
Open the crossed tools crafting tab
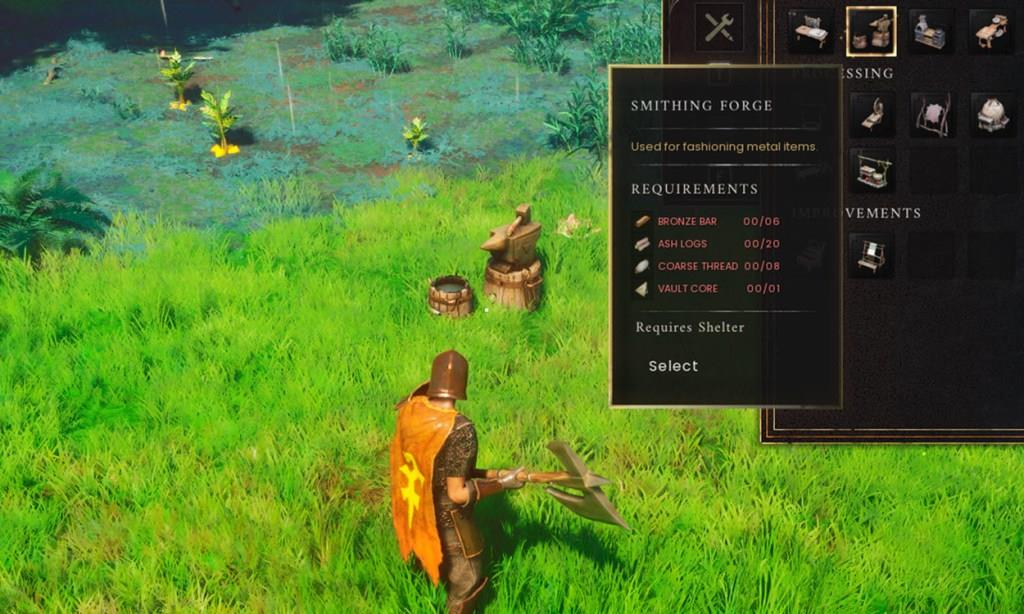(719, 28)
